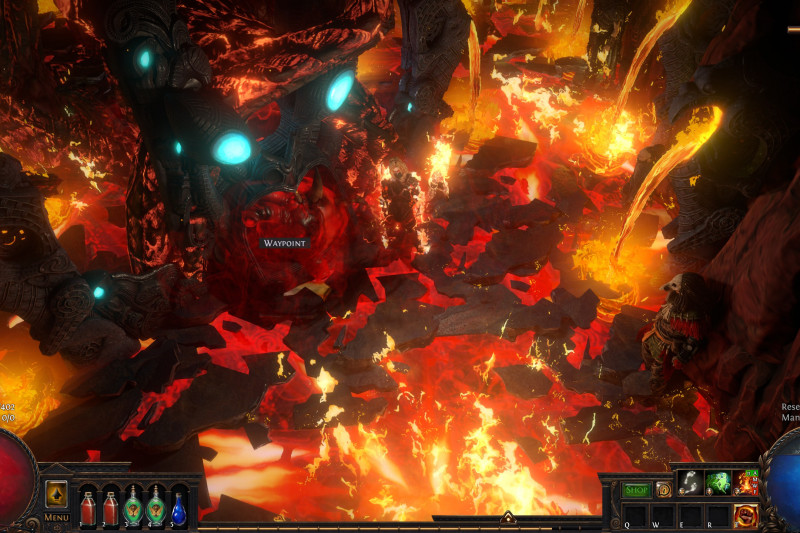Use the blue mana flask
Image resolution: width=800 pixels, height=533 pixels.
179,507
